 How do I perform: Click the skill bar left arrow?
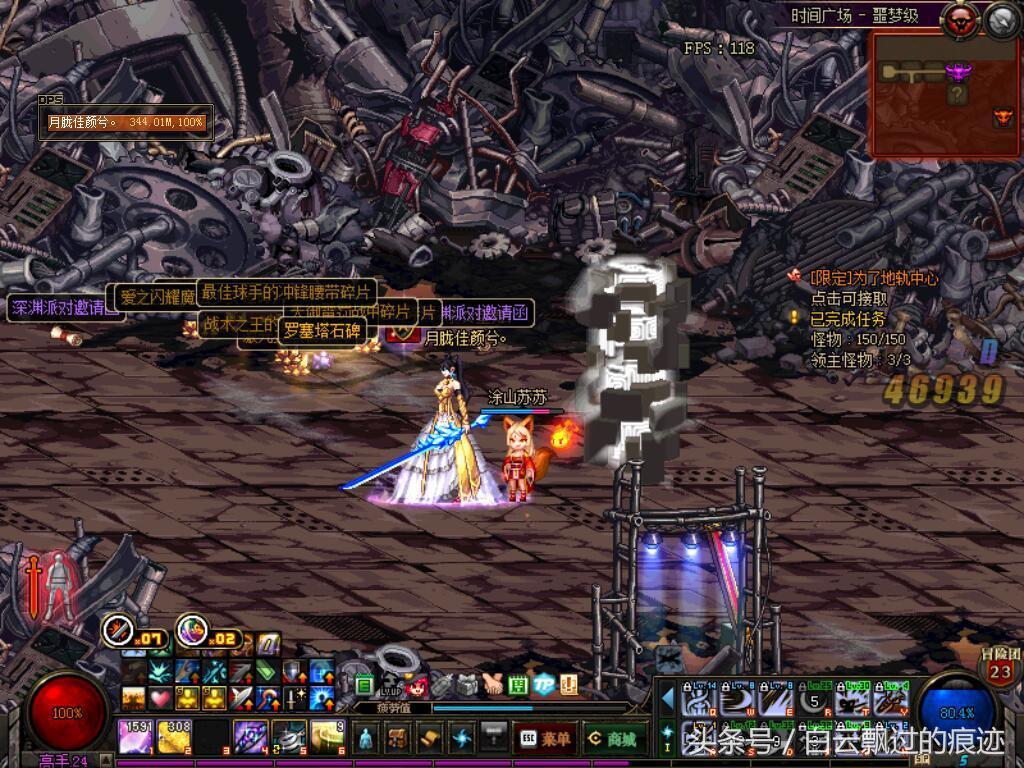(668, 697)
